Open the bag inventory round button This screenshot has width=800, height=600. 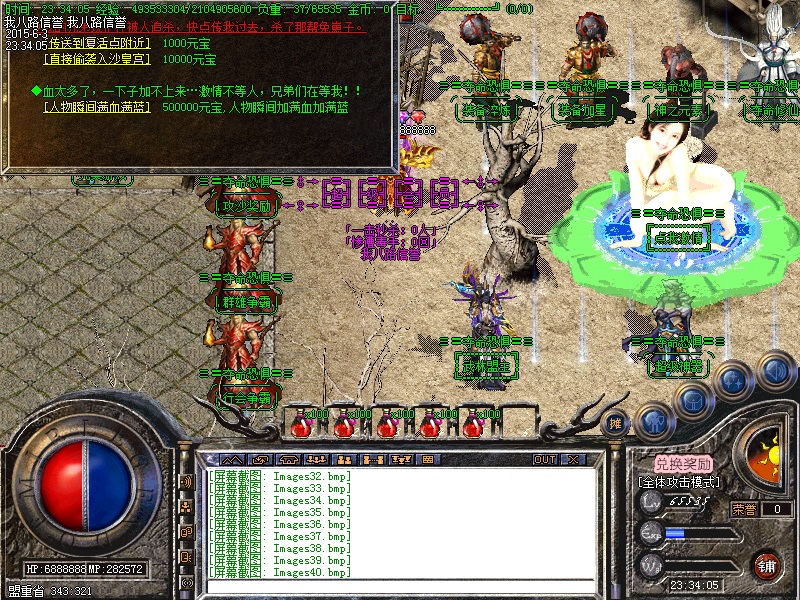click(x=693, y=401)
